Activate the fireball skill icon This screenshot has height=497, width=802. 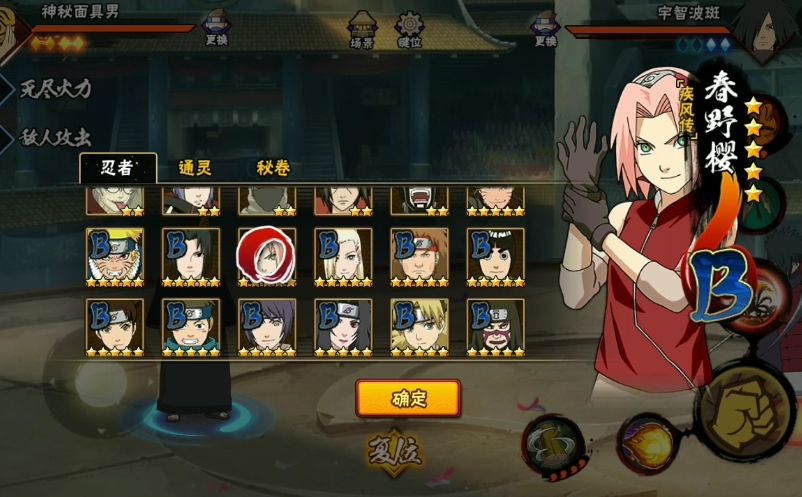pyautogui.click(x=645, y=443)
